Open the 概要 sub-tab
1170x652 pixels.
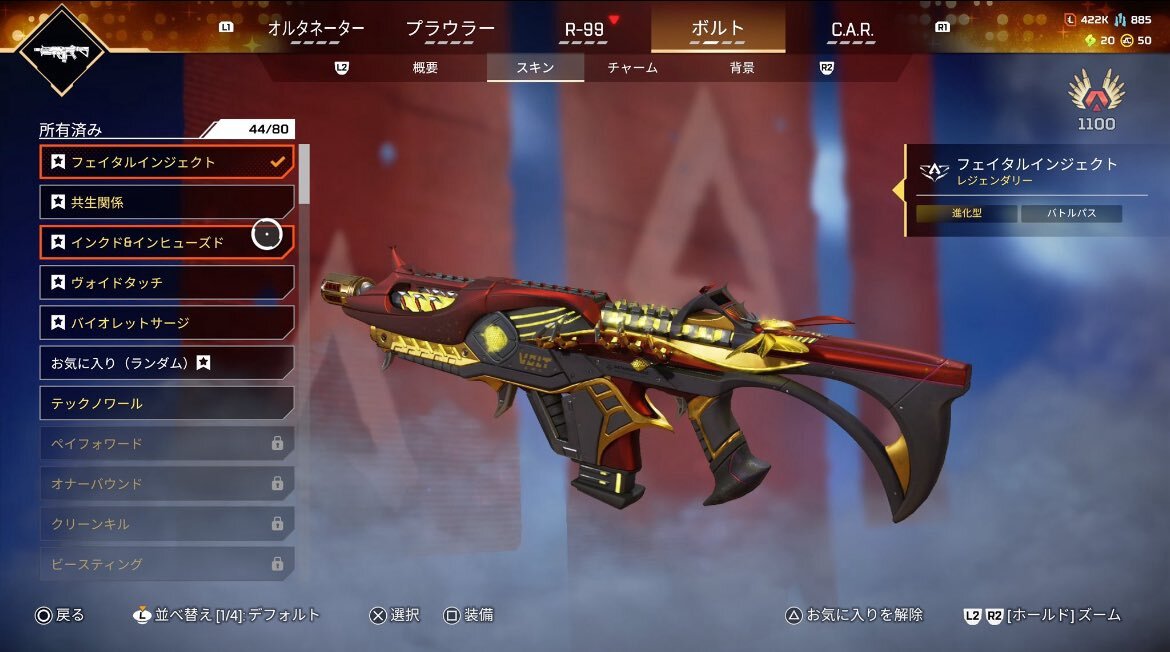425,68
